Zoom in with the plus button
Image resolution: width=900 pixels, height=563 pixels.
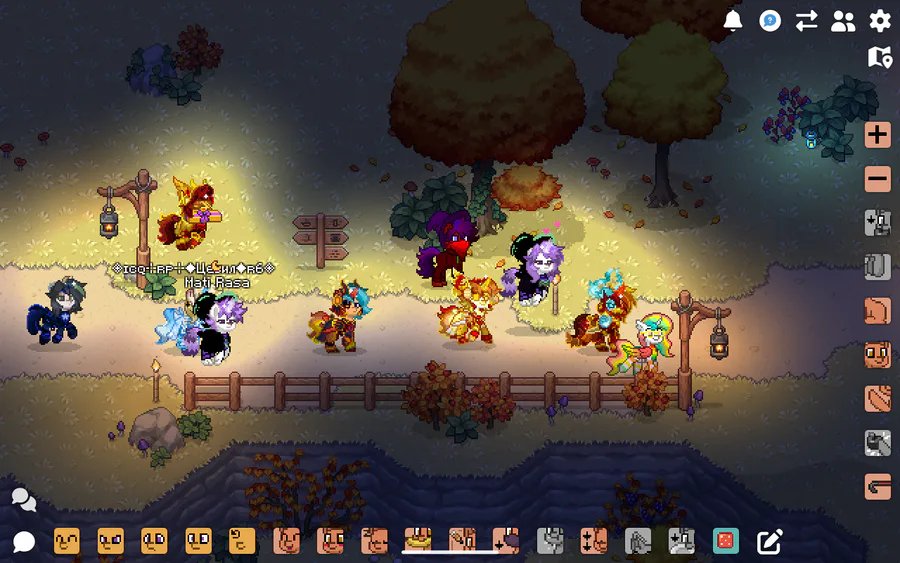pos(878,135)
